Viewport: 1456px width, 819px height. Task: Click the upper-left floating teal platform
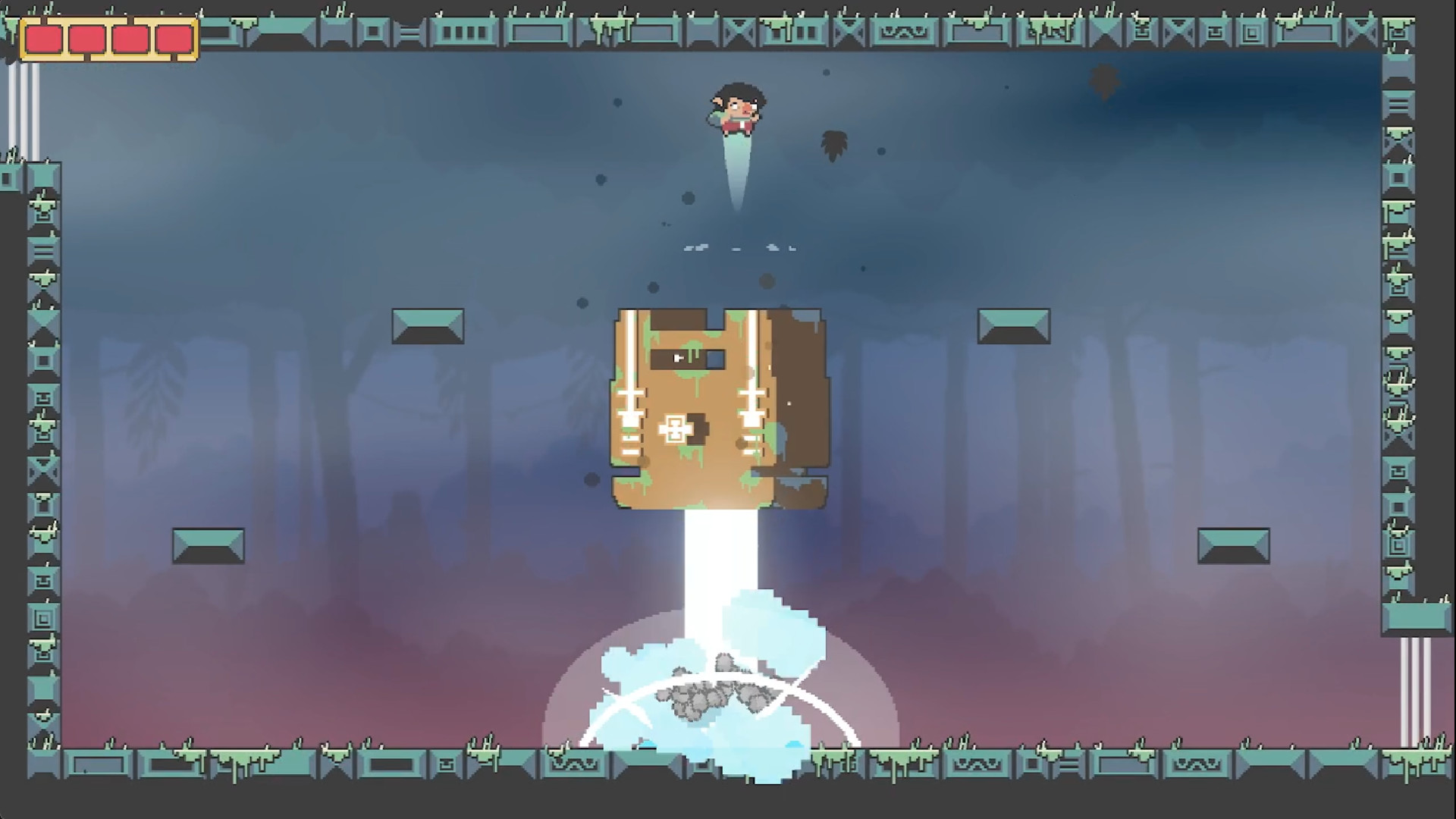[x=428, y=326]
